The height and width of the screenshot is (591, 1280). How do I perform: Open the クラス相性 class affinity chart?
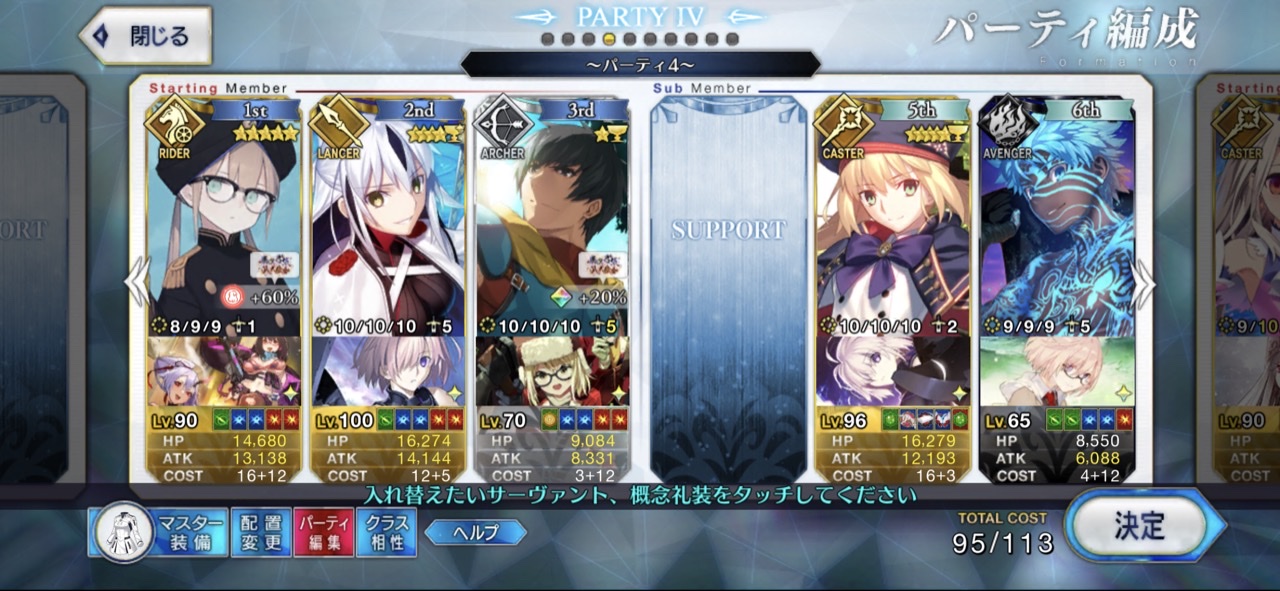pos(386,532)
